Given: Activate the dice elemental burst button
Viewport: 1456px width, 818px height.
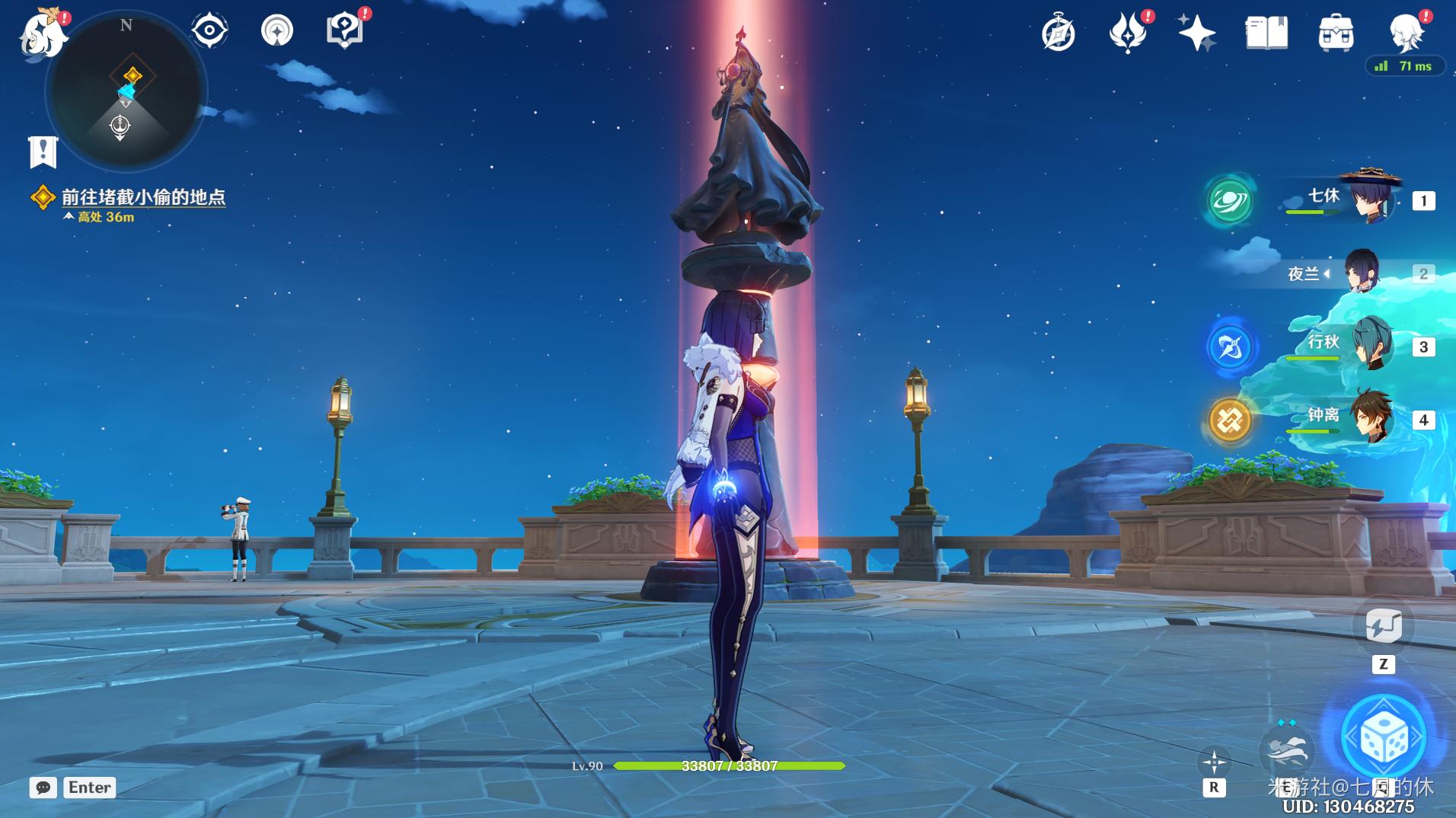Looking at the screenshot, I should tap(1382, 737).
